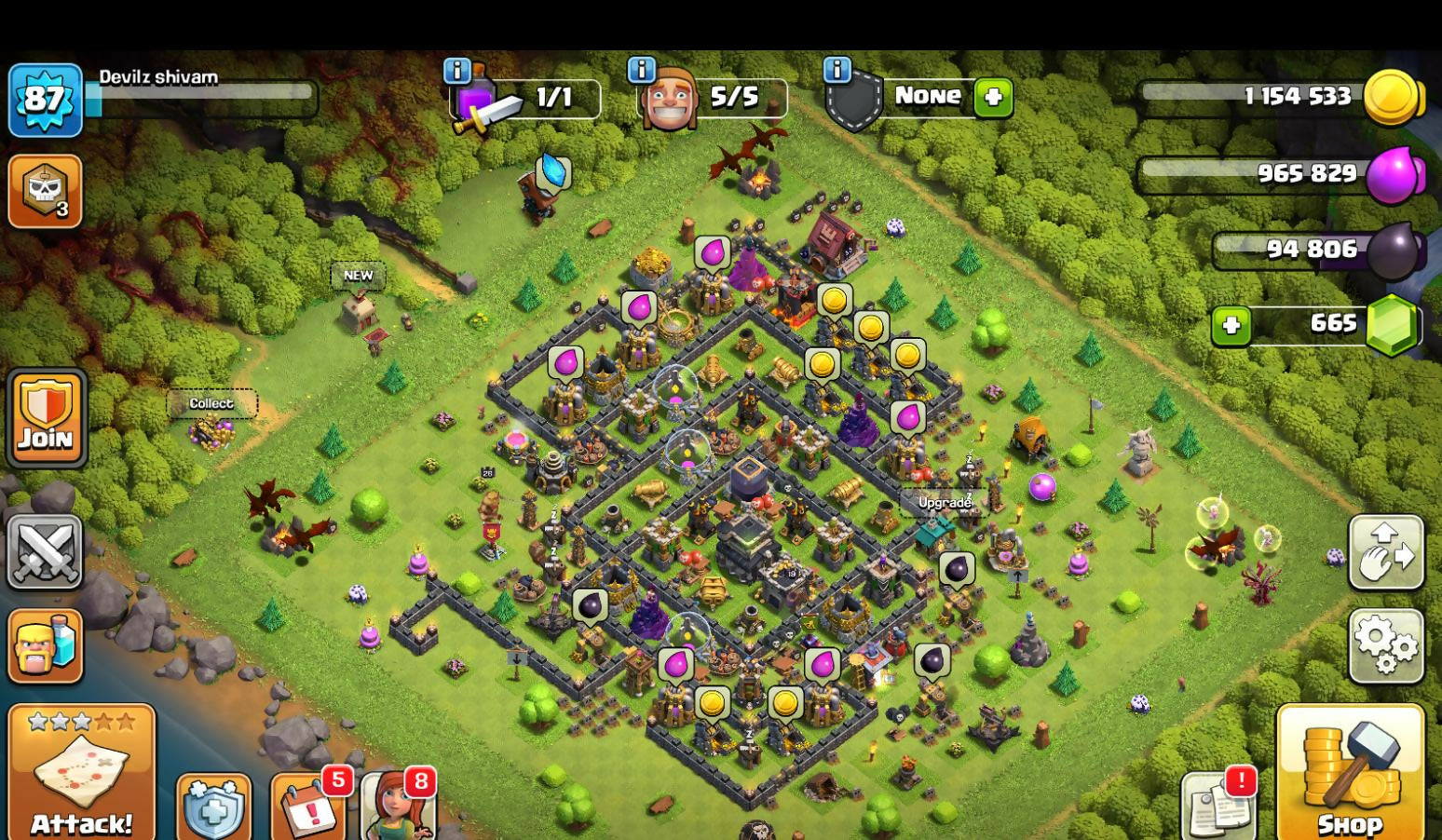Screen dimensions: 1442x840
Task: Tap the Join clan shield button
Action: tap(47, 418)
